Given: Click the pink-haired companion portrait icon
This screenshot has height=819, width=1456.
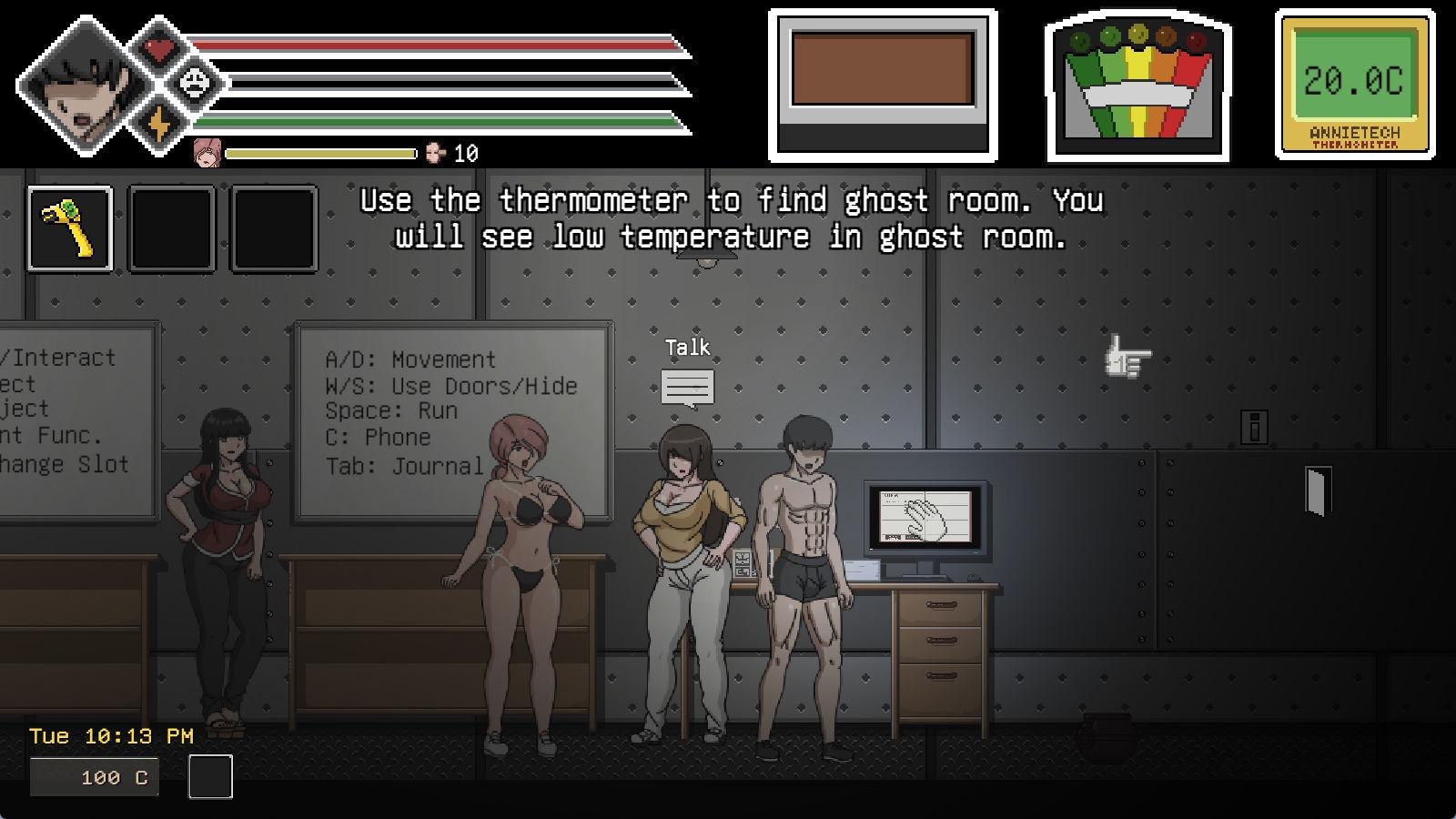Looking at the screenshot, I should click(x=208, y=153).
